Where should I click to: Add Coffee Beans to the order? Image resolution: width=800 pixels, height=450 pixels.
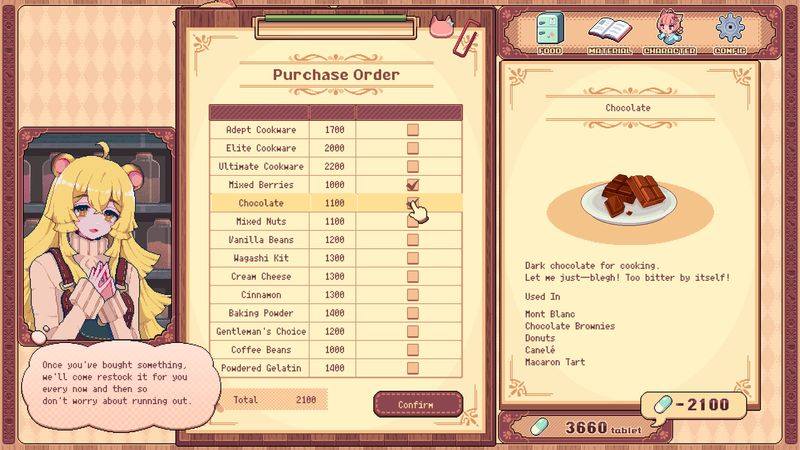412,350
